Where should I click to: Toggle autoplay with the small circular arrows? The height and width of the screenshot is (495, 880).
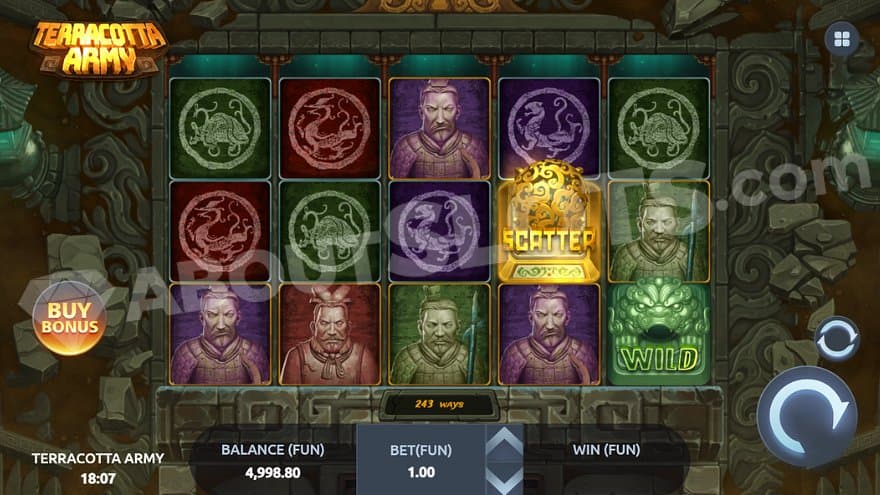(x=837, y=339)
